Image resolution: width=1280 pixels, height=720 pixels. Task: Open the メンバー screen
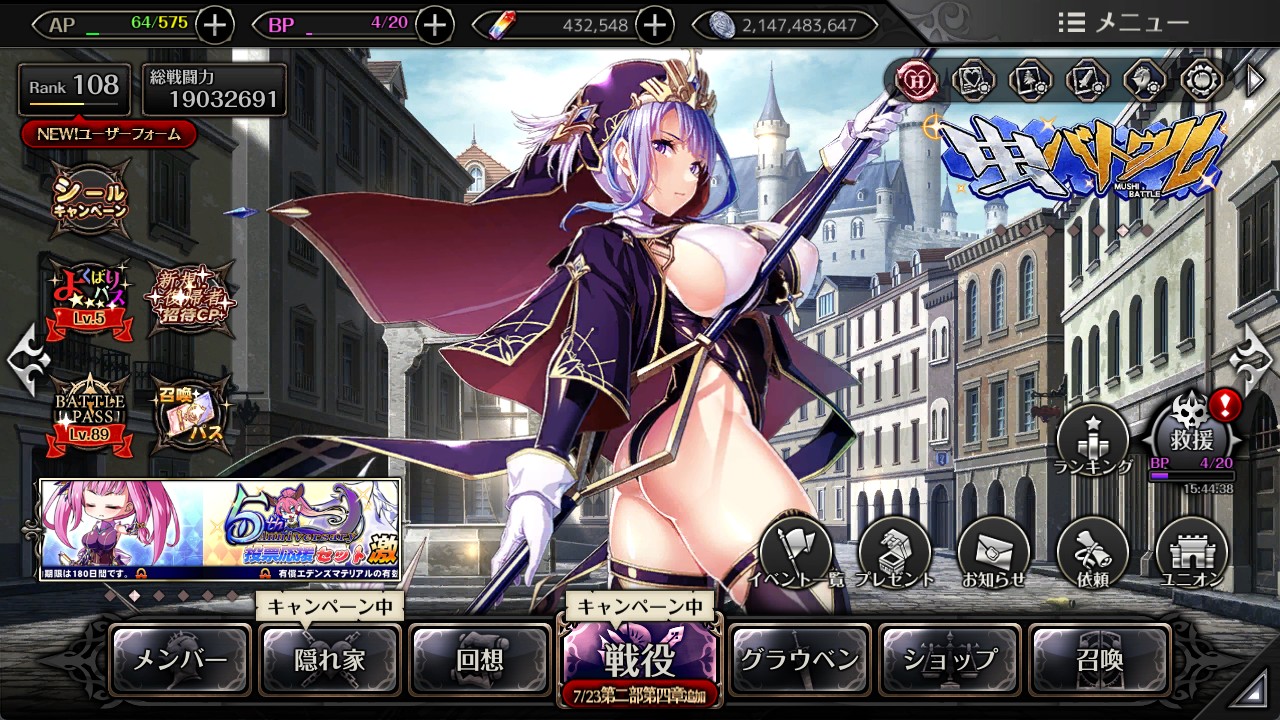[180, 659]
